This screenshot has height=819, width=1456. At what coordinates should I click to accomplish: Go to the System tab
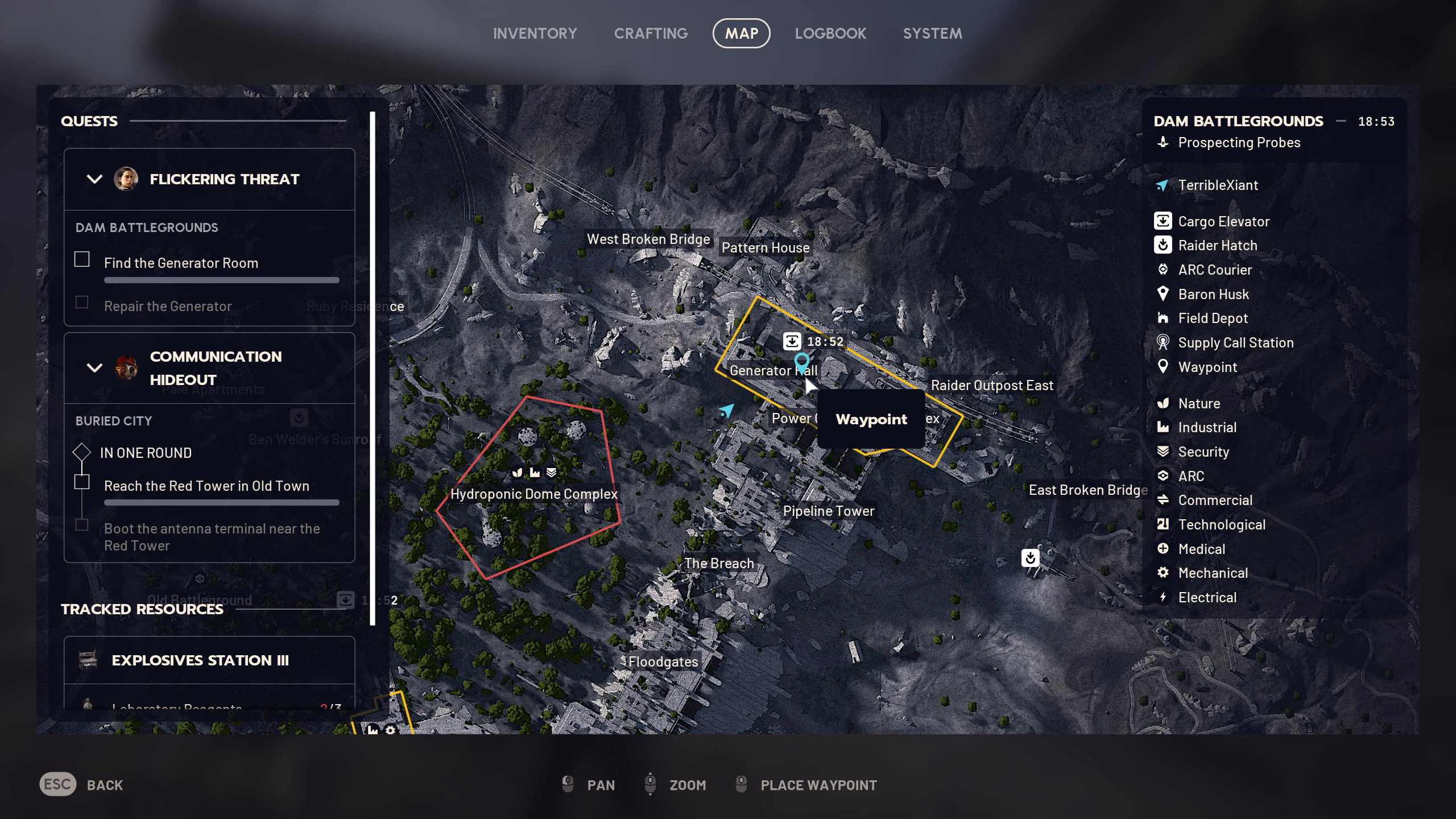[932, 34]
